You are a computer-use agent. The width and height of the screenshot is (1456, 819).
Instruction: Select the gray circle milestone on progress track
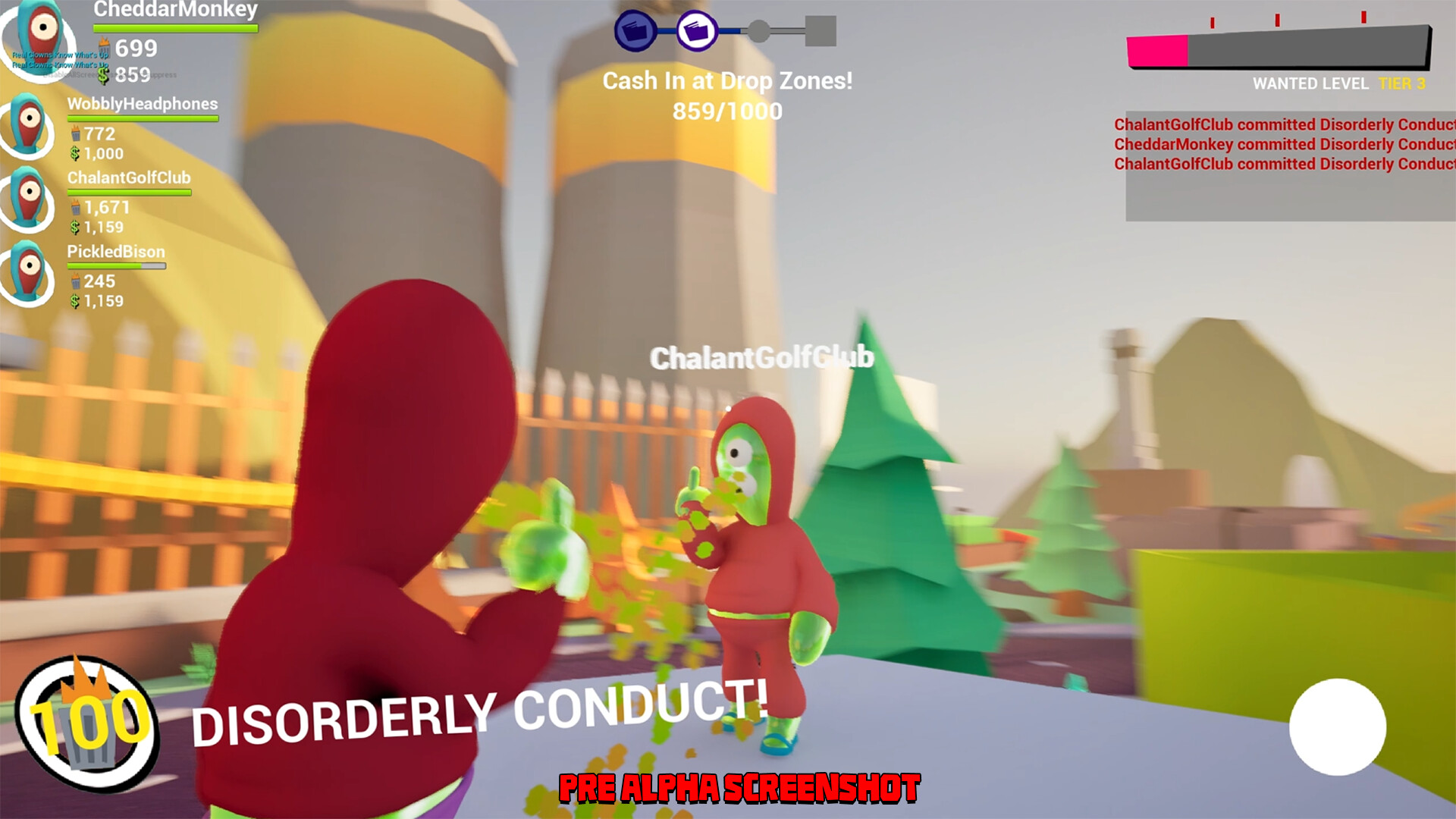tap(758, 30)
